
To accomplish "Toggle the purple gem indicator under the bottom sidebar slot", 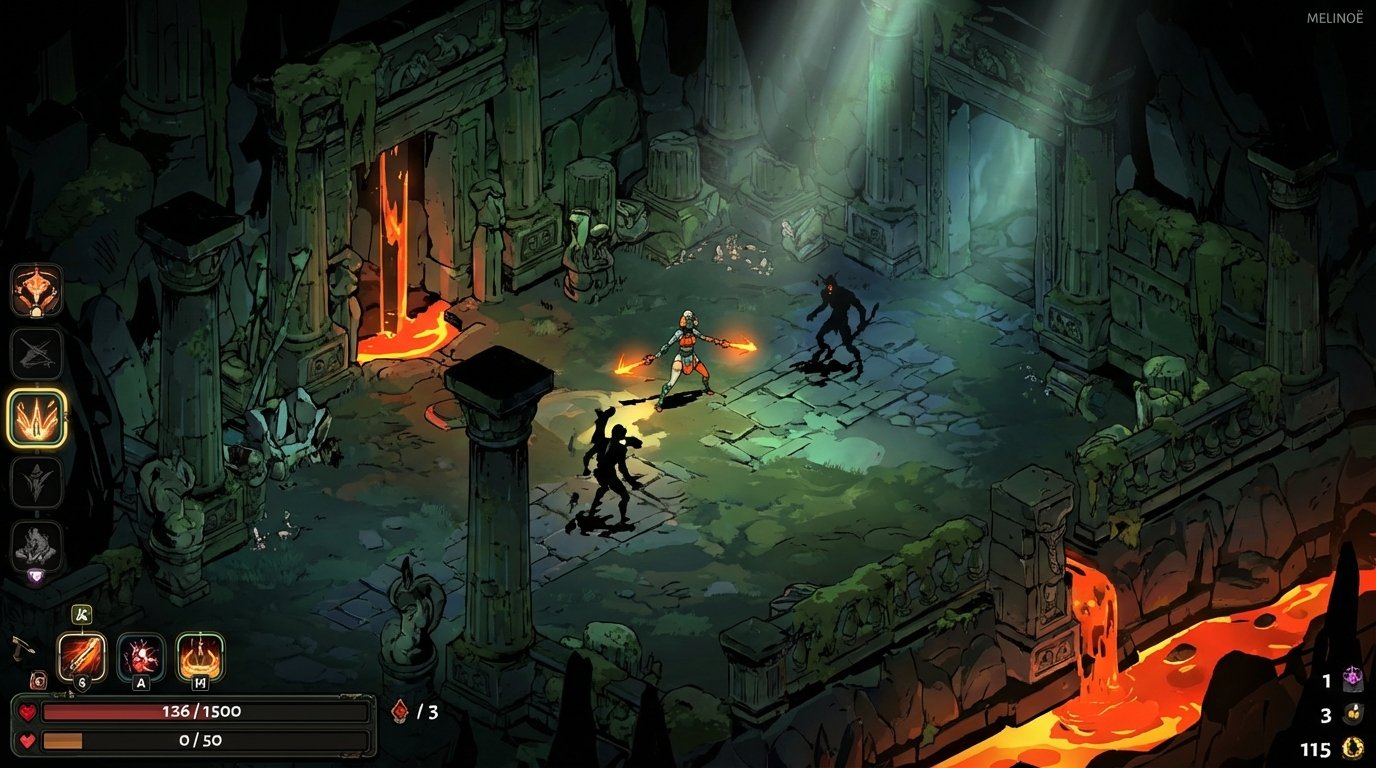I will pos(35,575).
